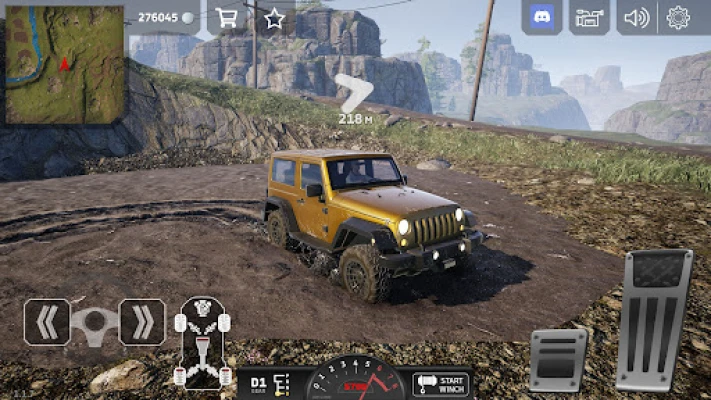This screenshot has height=400, width=711.
Task: Tap the star favorites icon
Action: [x=274, y=17]
